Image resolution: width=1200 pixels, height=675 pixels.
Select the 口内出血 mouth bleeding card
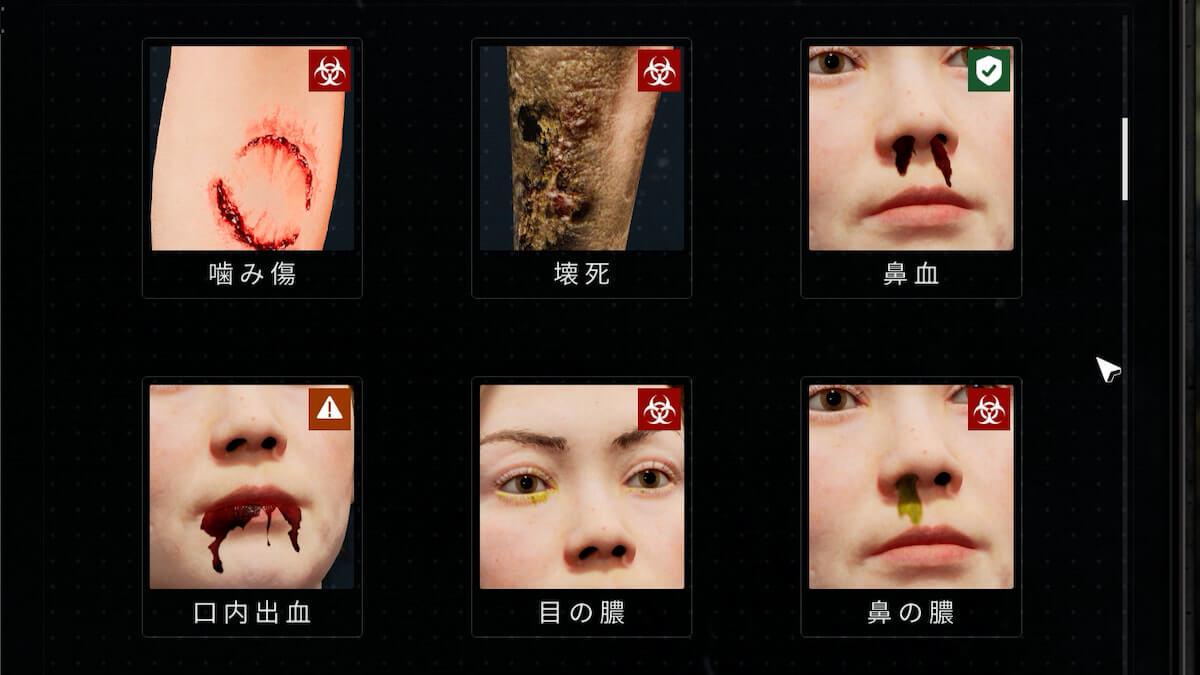pos(252,506)
